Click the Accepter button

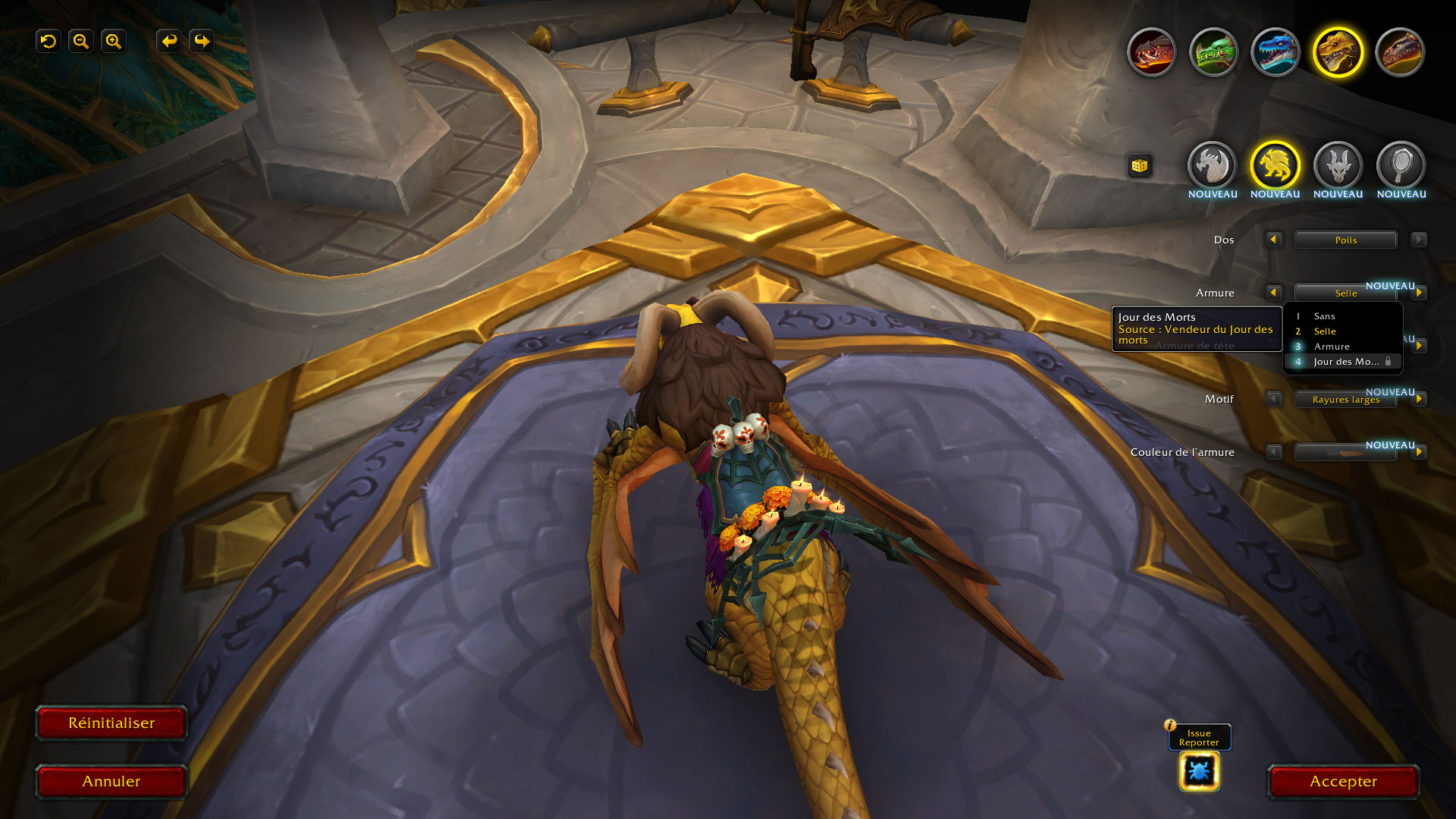pos(1343,781)
